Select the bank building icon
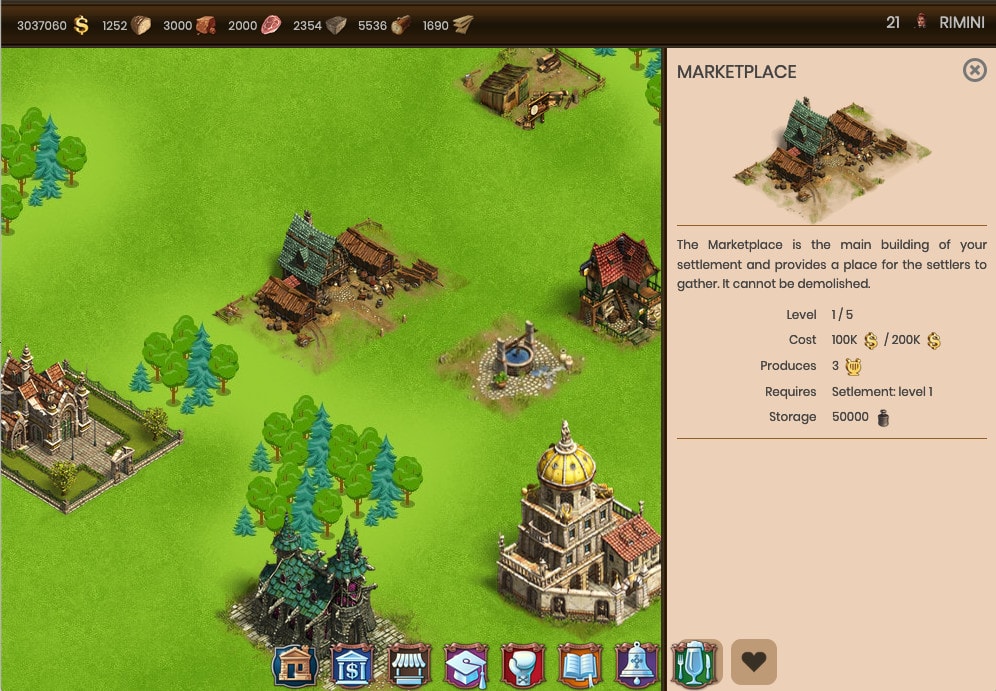Screen dimensions: 996x691 [x=351, y=665]
